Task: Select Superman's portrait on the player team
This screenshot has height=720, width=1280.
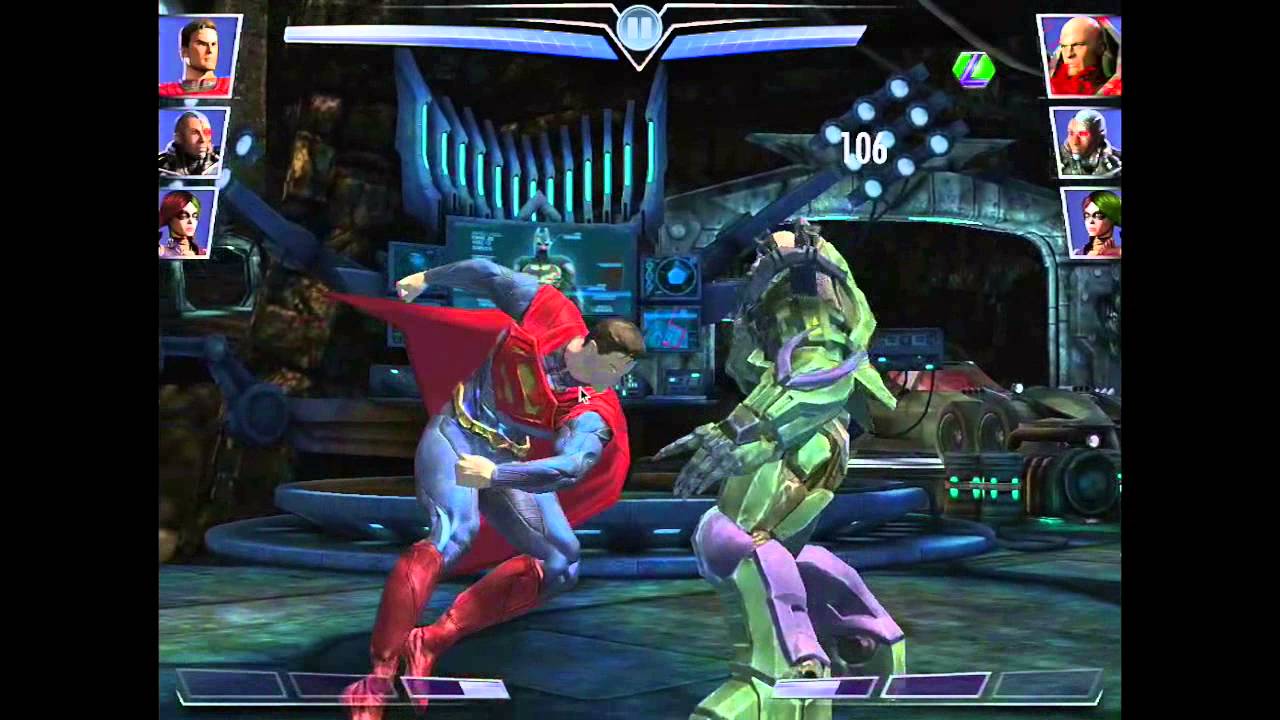Action: pos(199,55)
